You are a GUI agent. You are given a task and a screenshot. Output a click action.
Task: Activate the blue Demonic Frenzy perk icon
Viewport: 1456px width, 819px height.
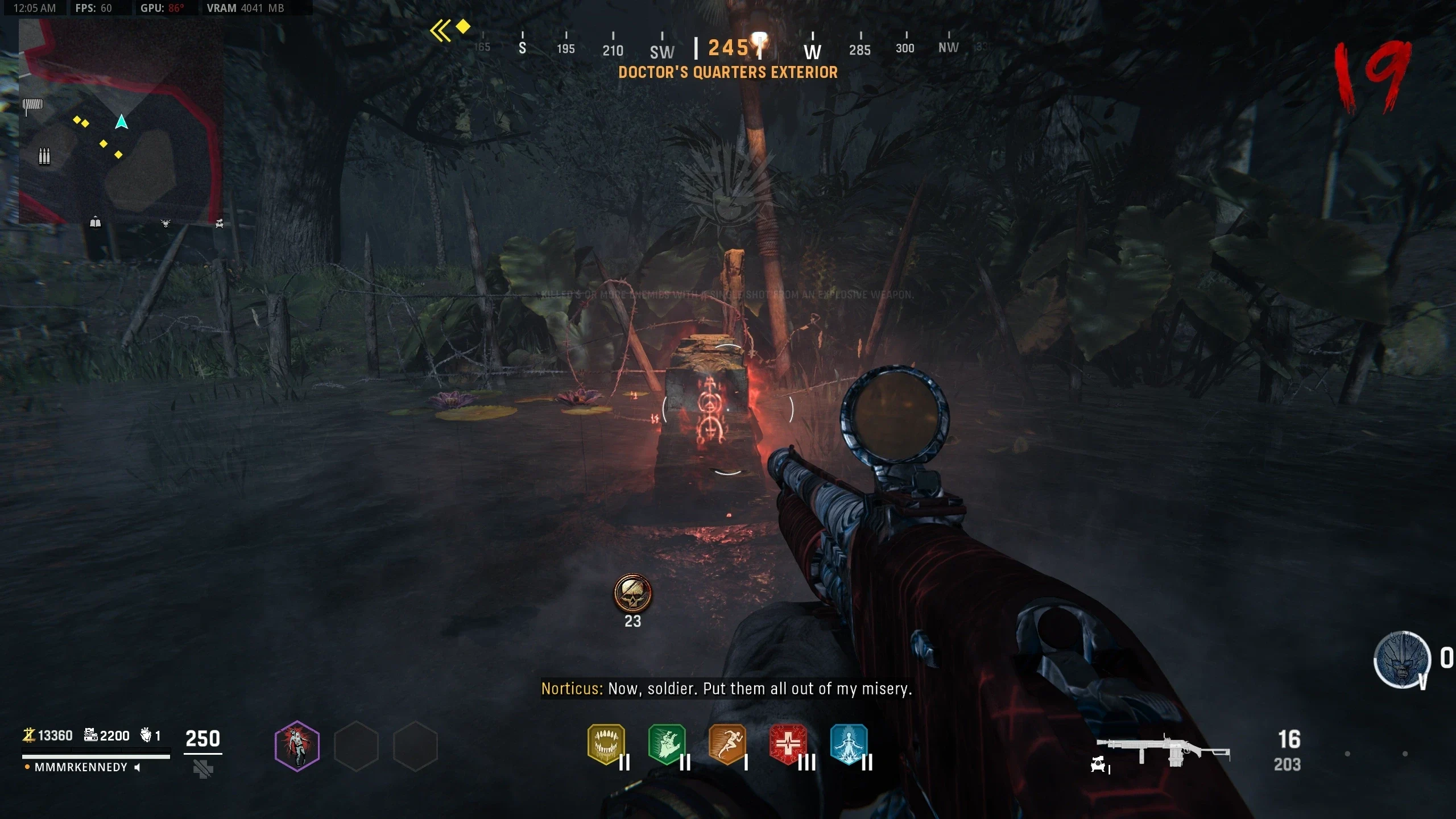click(849, 744)
